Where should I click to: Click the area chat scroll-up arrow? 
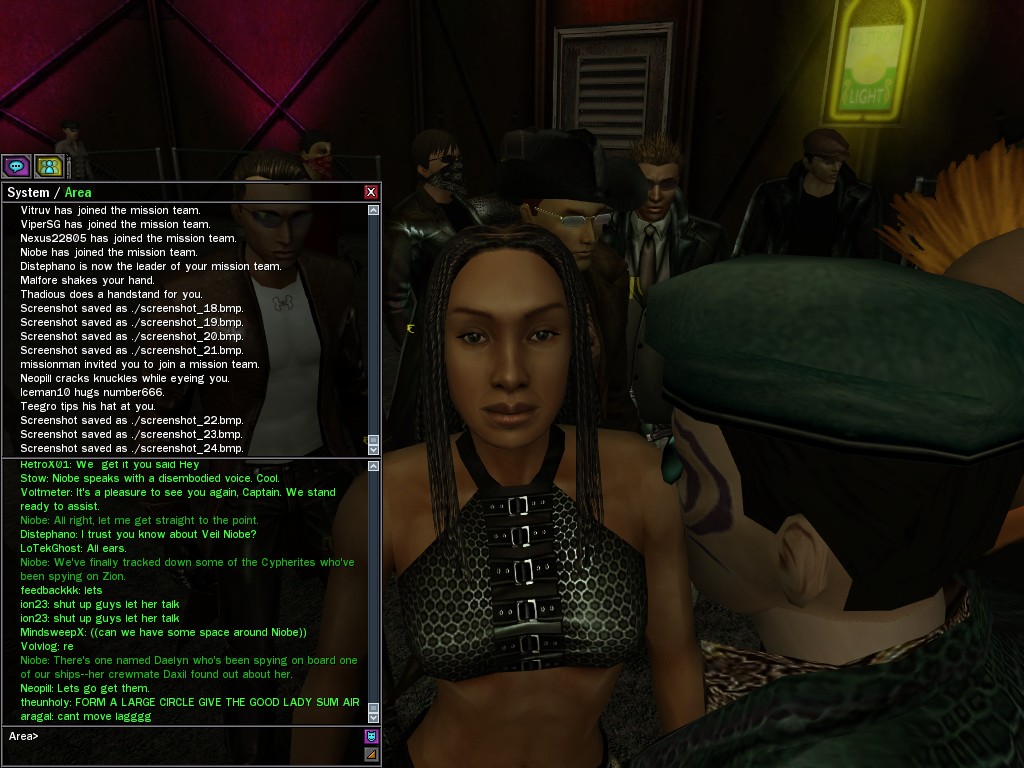pos(374,468)
